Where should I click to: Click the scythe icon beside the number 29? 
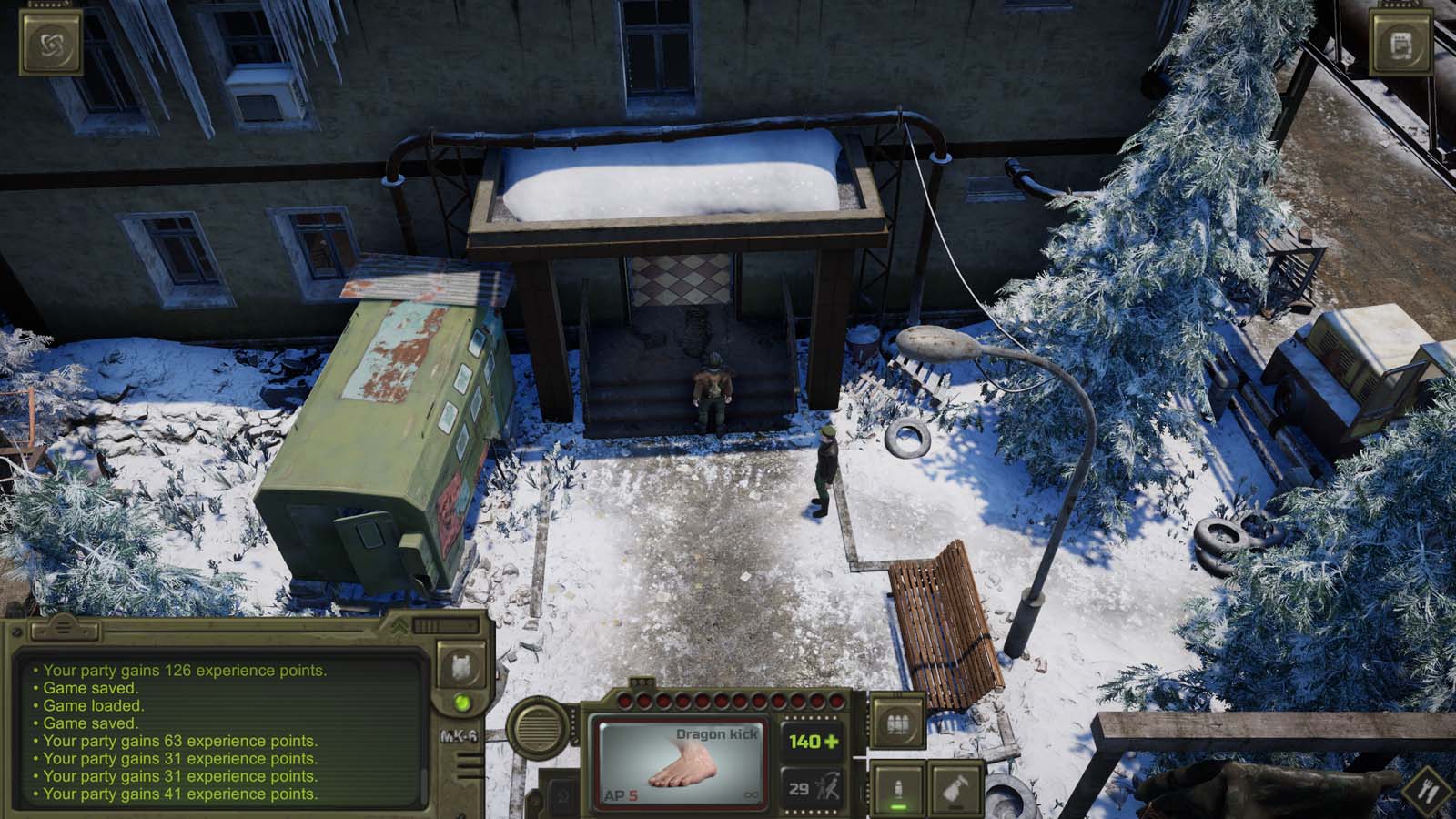(829, 788)
